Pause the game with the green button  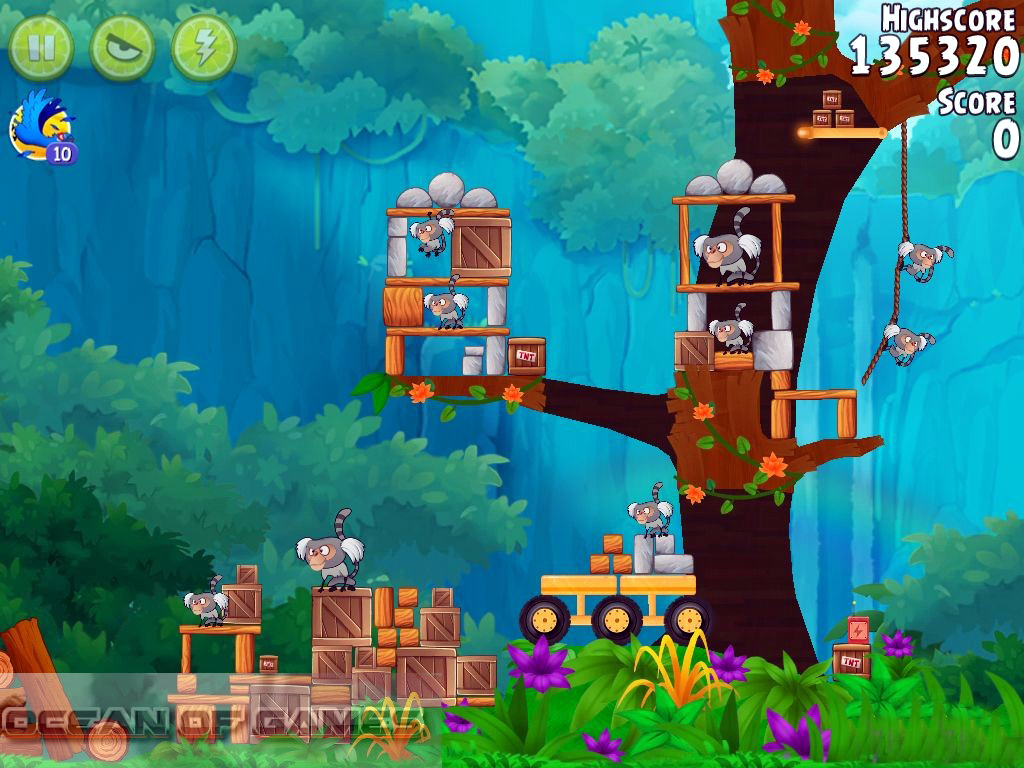[41, 47]
